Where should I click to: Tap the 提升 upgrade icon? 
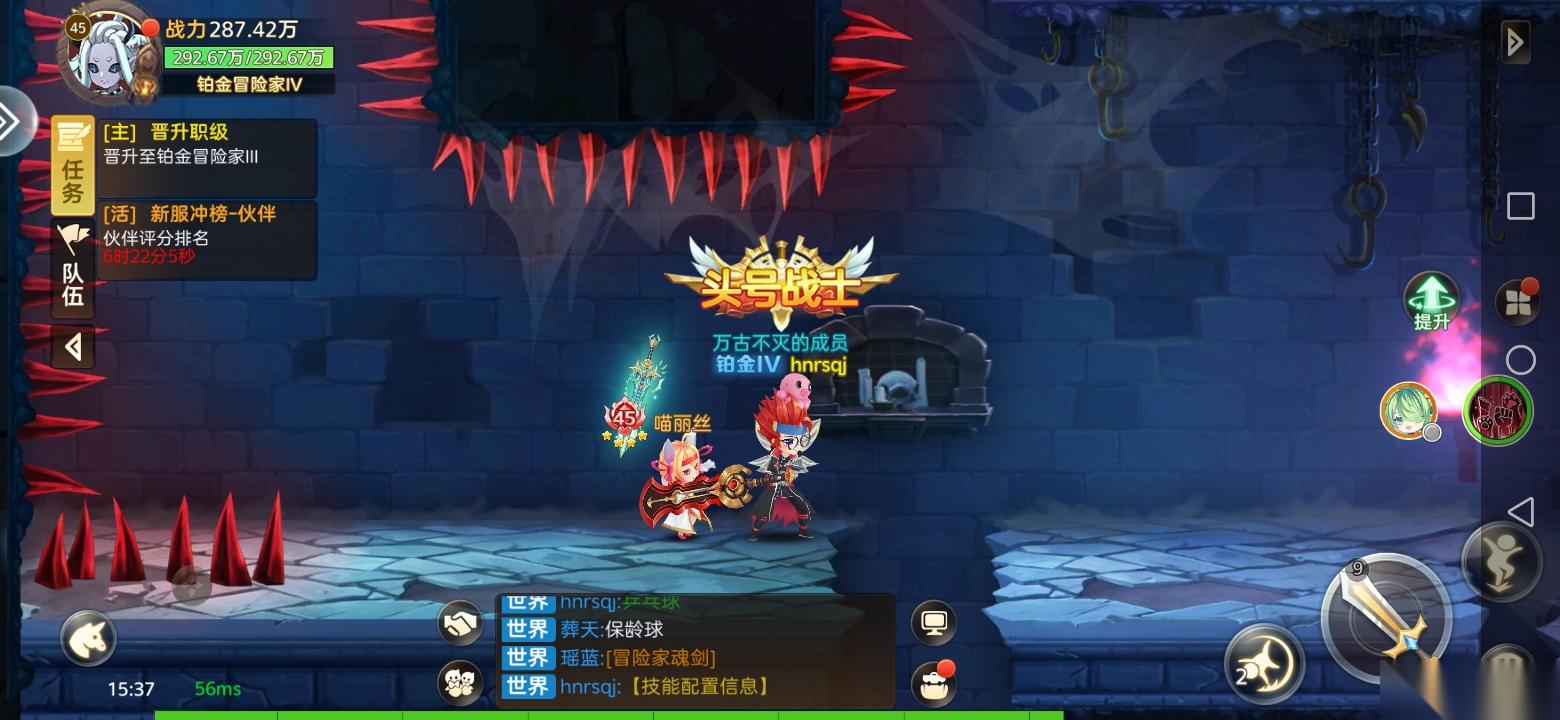pyautogui.click(x=1431, y=300)
